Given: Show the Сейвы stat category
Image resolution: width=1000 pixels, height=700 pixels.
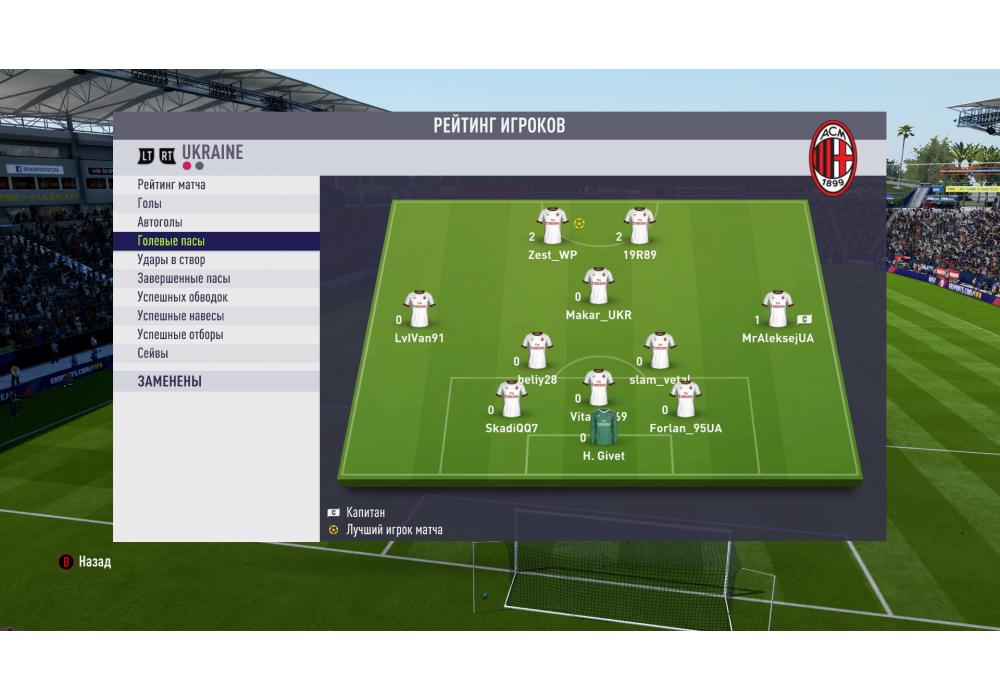Looking at the screenshot, I should pos(153,353).
